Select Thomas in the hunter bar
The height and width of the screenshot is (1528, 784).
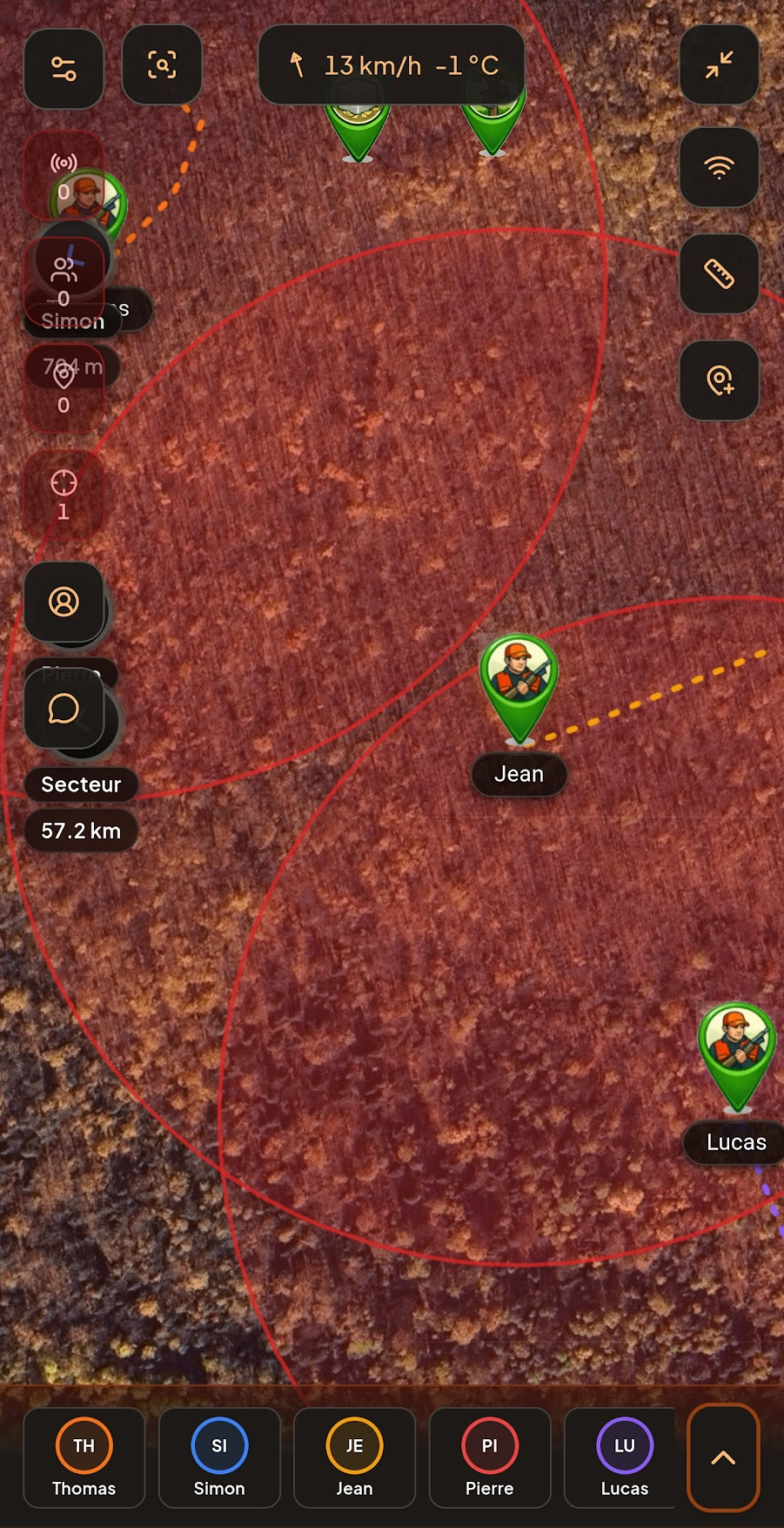84,1457
